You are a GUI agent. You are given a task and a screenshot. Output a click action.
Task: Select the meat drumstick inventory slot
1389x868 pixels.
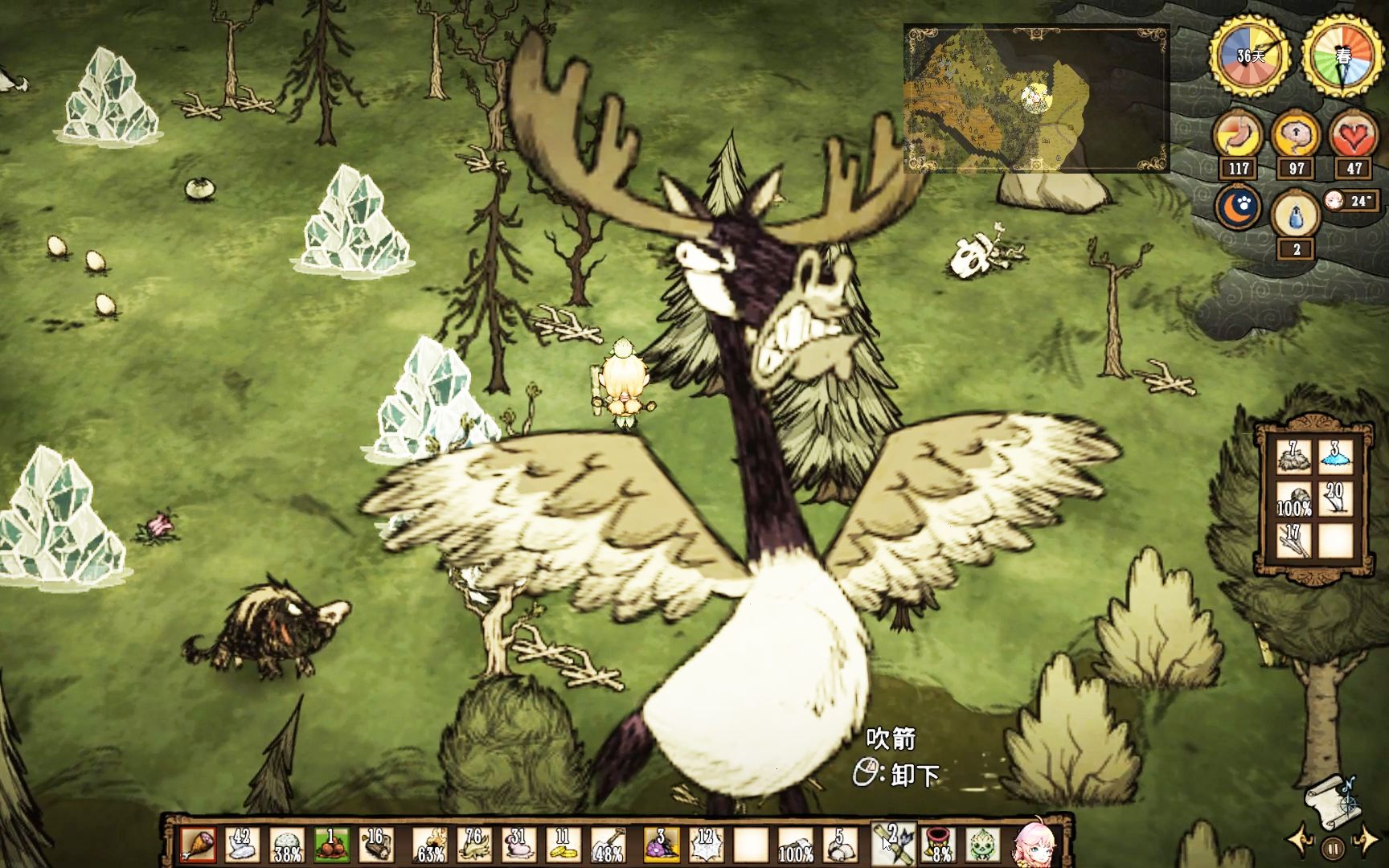tap(198, 845)
